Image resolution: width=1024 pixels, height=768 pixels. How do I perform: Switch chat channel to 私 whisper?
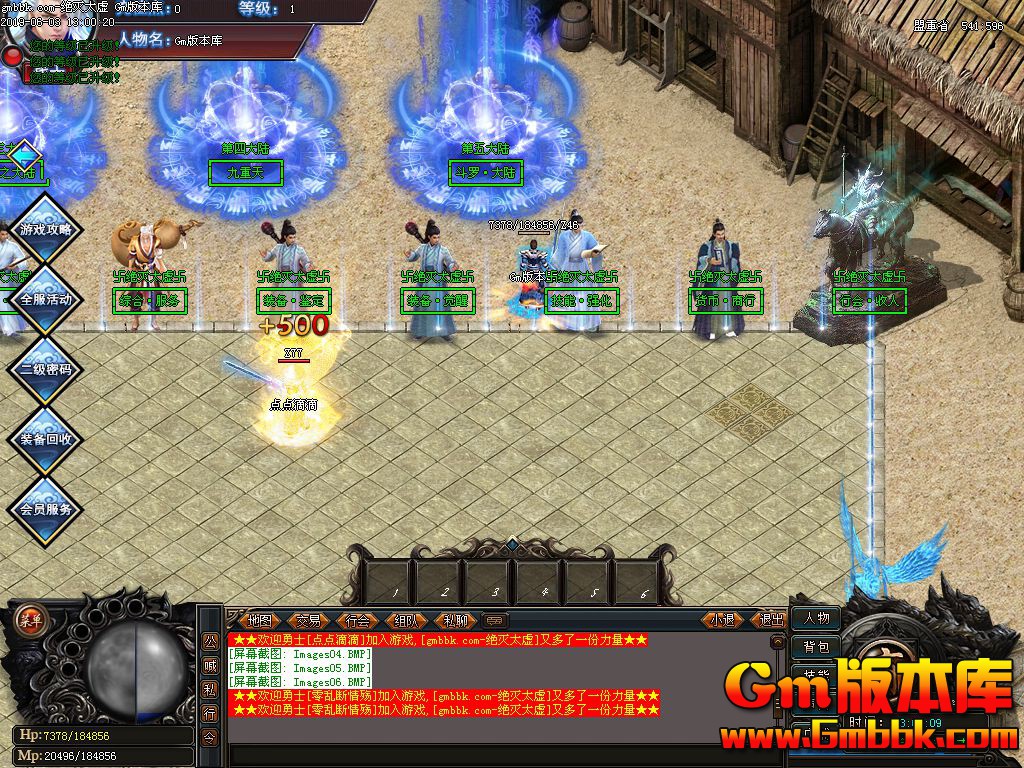(x=210, y=689)
